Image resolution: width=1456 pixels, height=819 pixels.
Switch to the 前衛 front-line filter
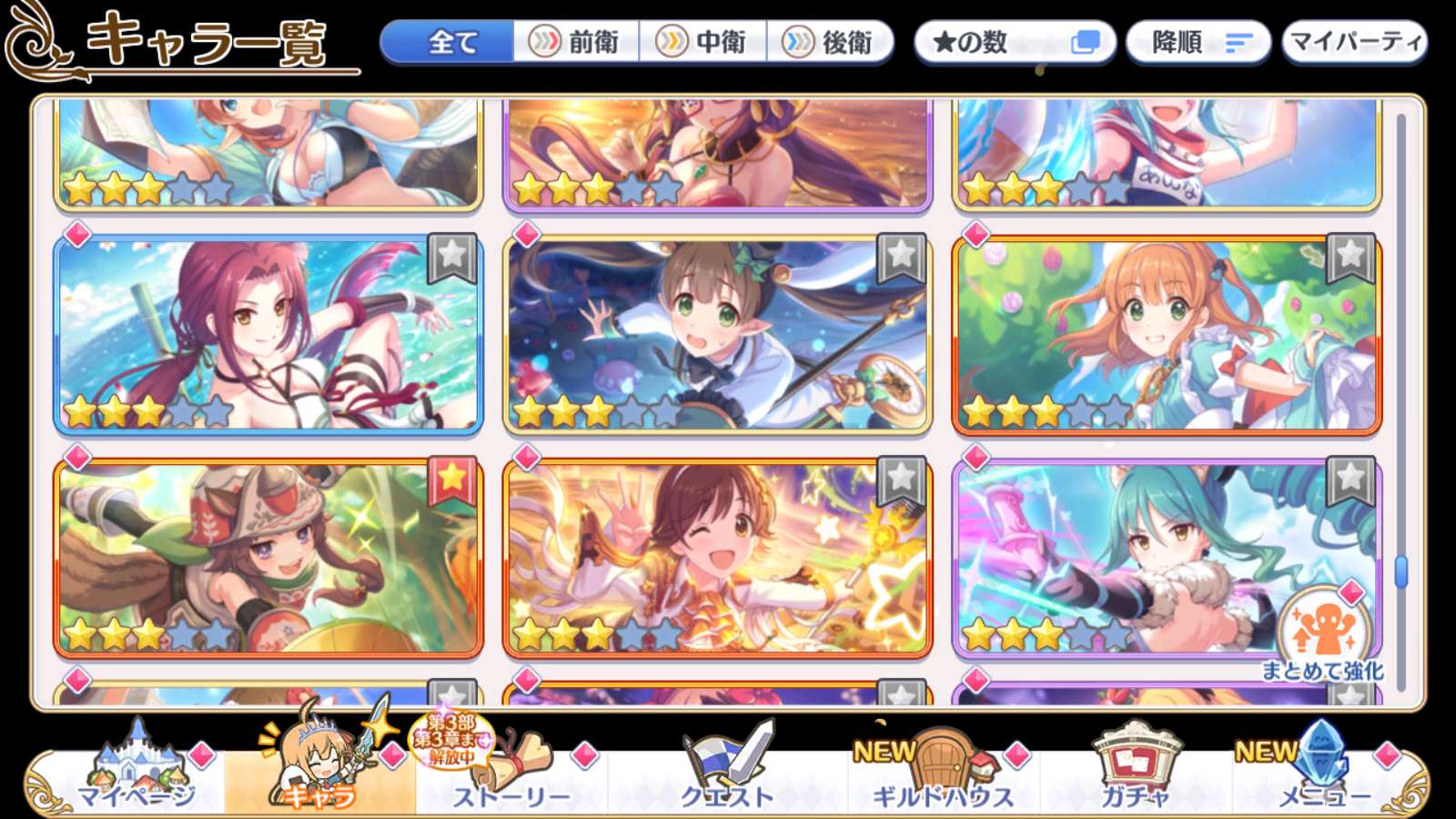[x=576, y=42]
